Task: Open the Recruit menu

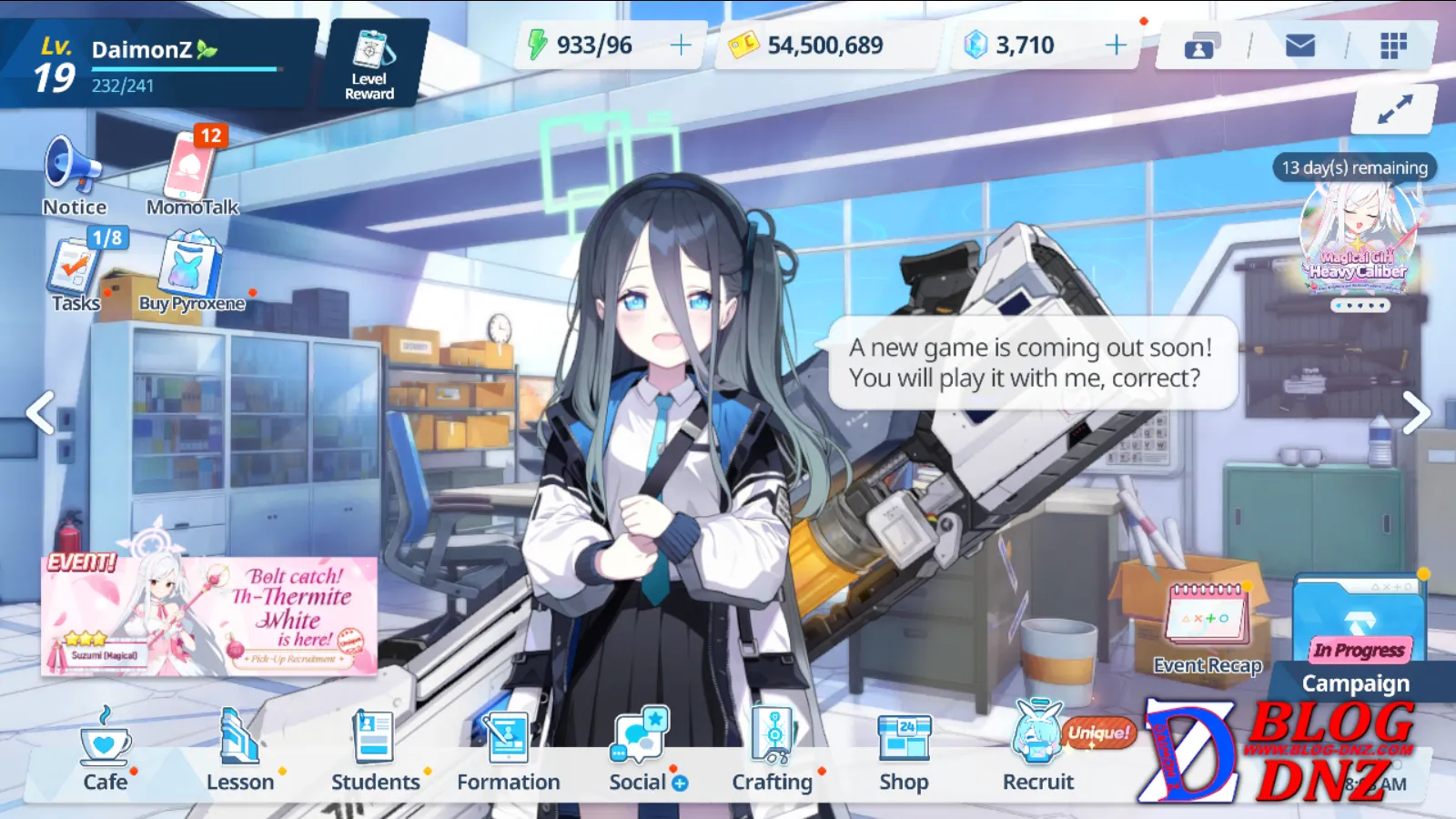Action: (x=1038, y=751)
